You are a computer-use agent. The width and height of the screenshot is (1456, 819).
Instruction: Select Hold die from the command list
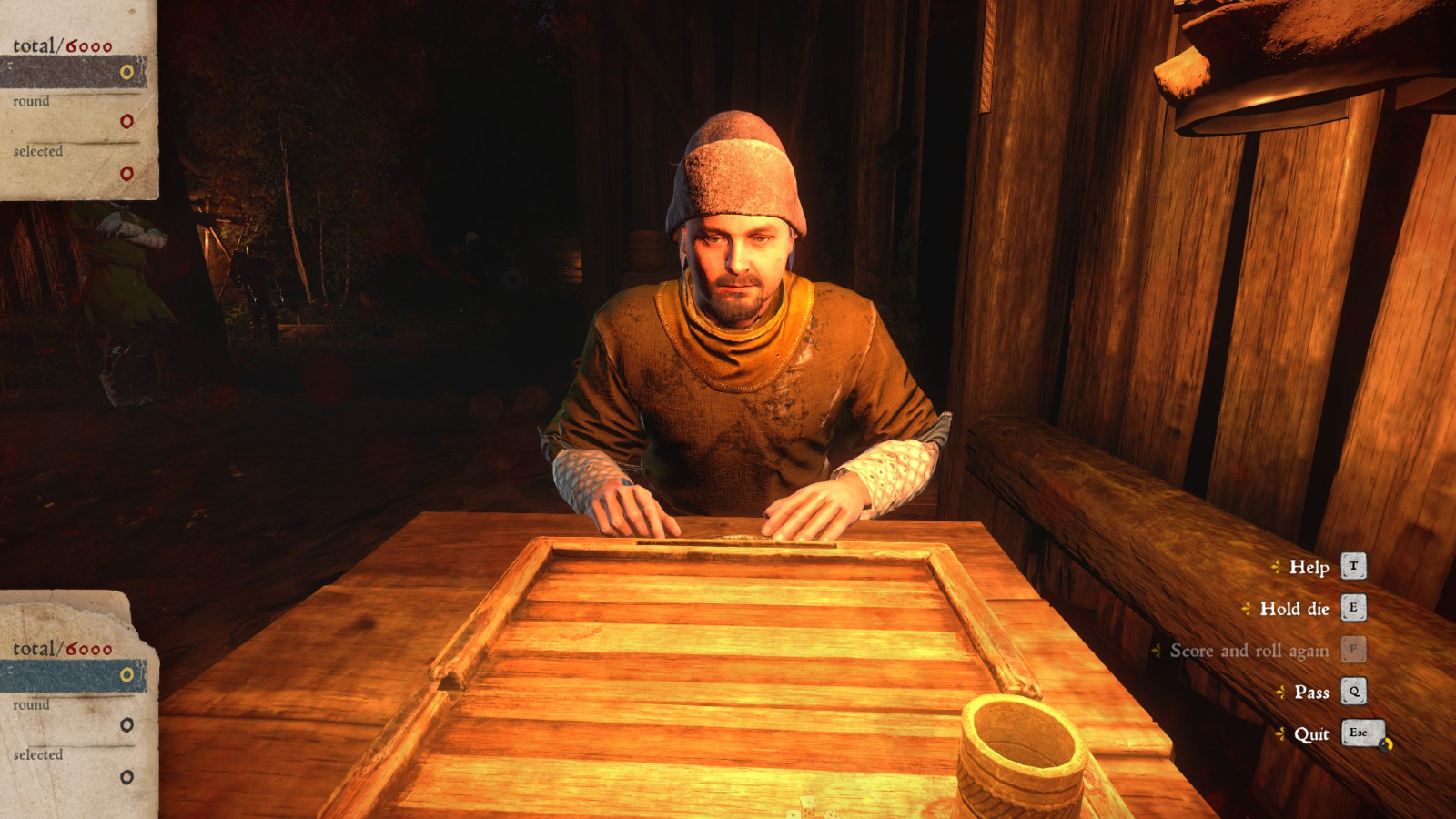click(x=1292, y=609)
